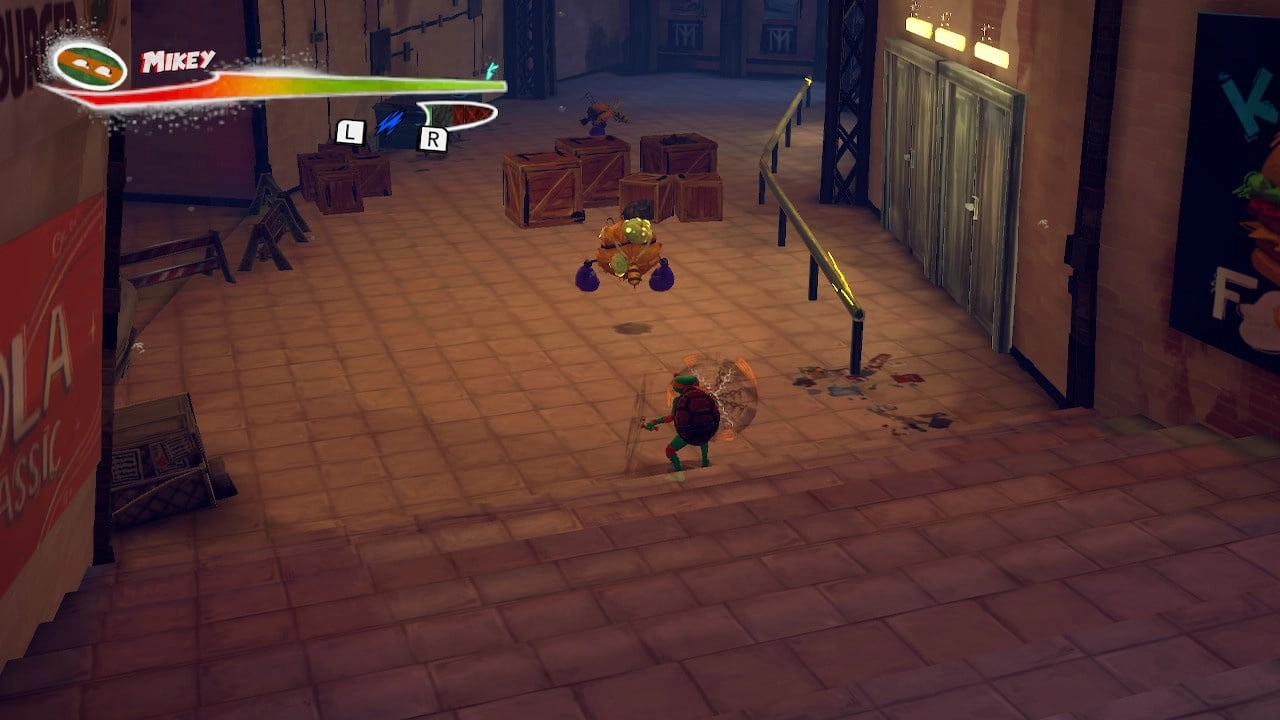Click the R button prompt icon
1280x720 pixels.
(x=430, y=138)
